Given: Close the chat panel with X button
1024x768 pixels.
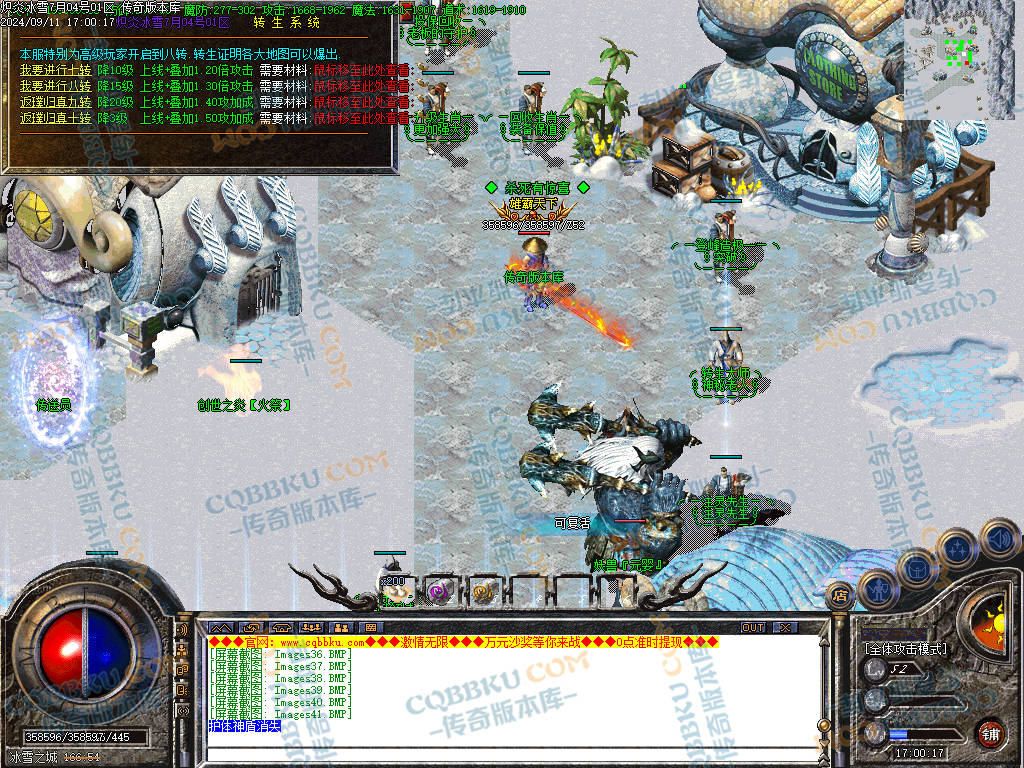Looking at the screenshot, I should [785, 628].
